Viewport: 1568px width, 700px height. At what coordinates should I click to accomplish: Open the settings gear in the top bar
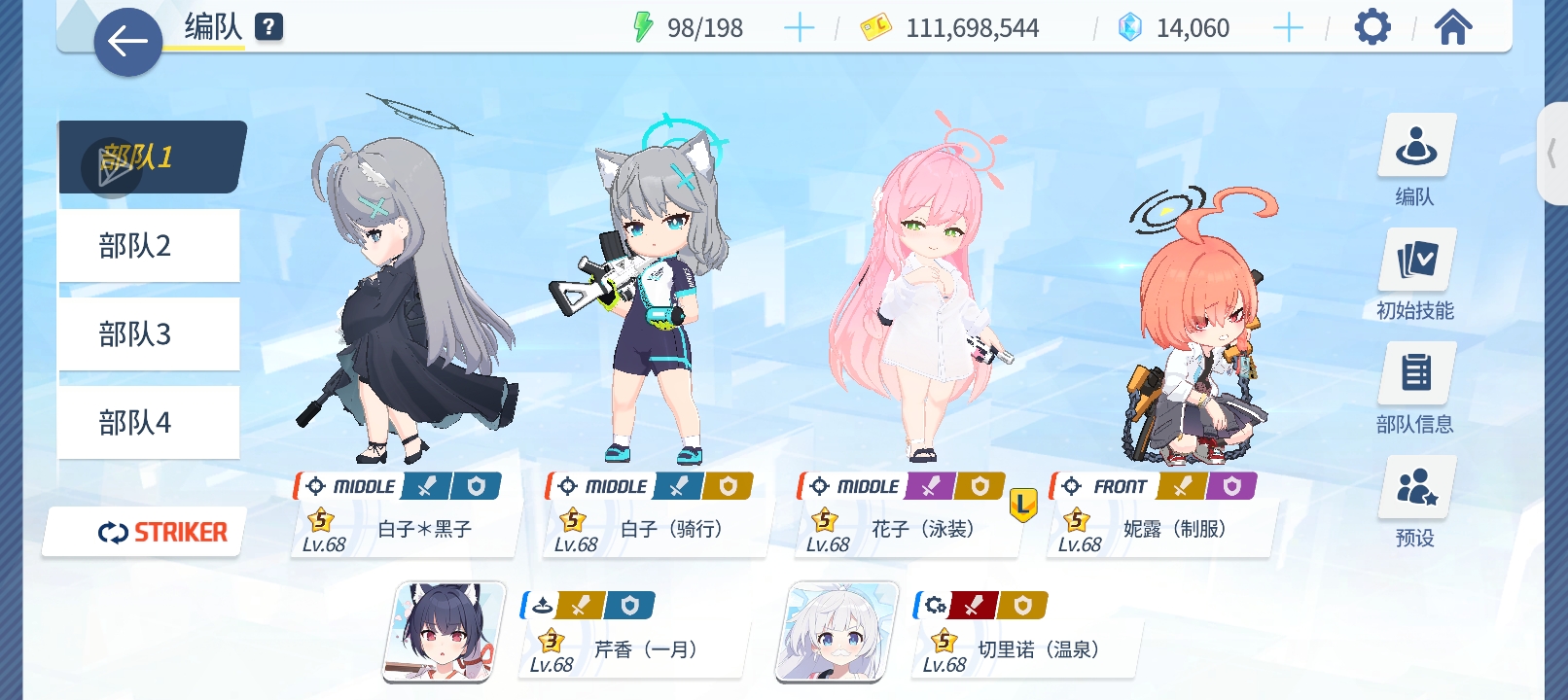point(1372,26)
